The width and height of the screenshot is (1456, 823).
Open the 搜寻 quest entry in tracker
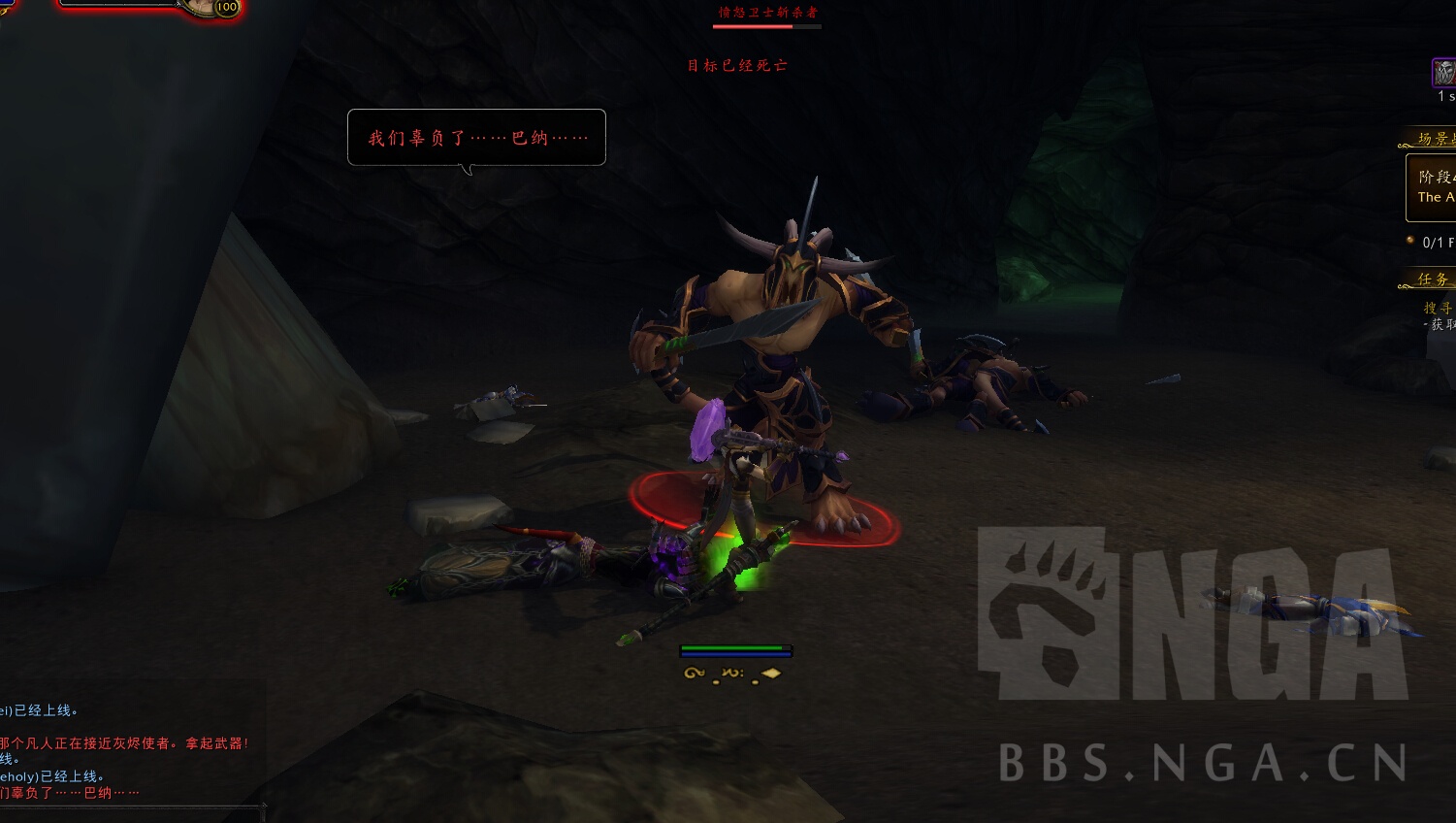click(x=1438, y=308)
